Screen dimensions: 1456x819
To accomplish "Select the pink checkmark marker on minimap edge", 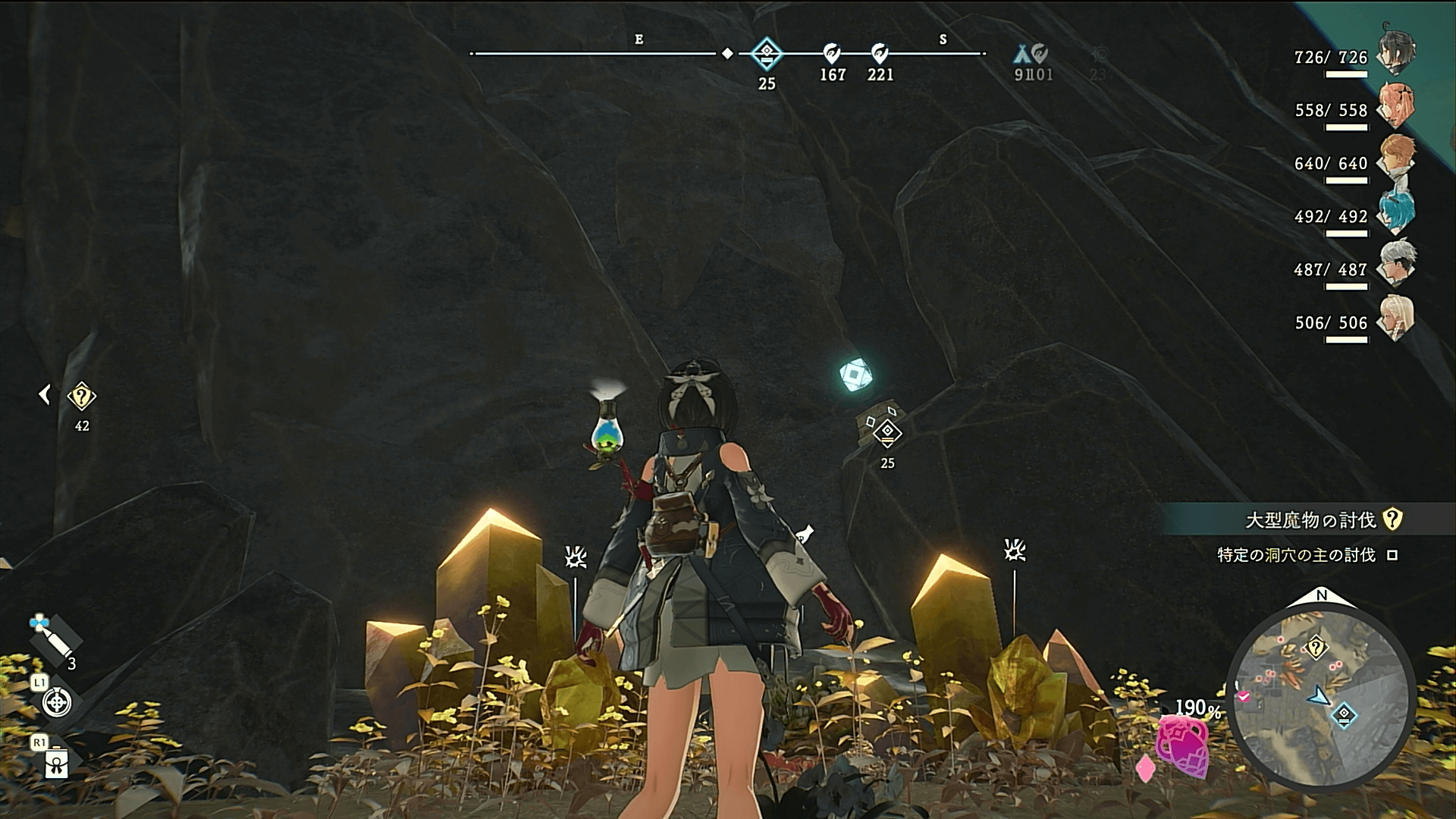I will tap(1244, 696).
